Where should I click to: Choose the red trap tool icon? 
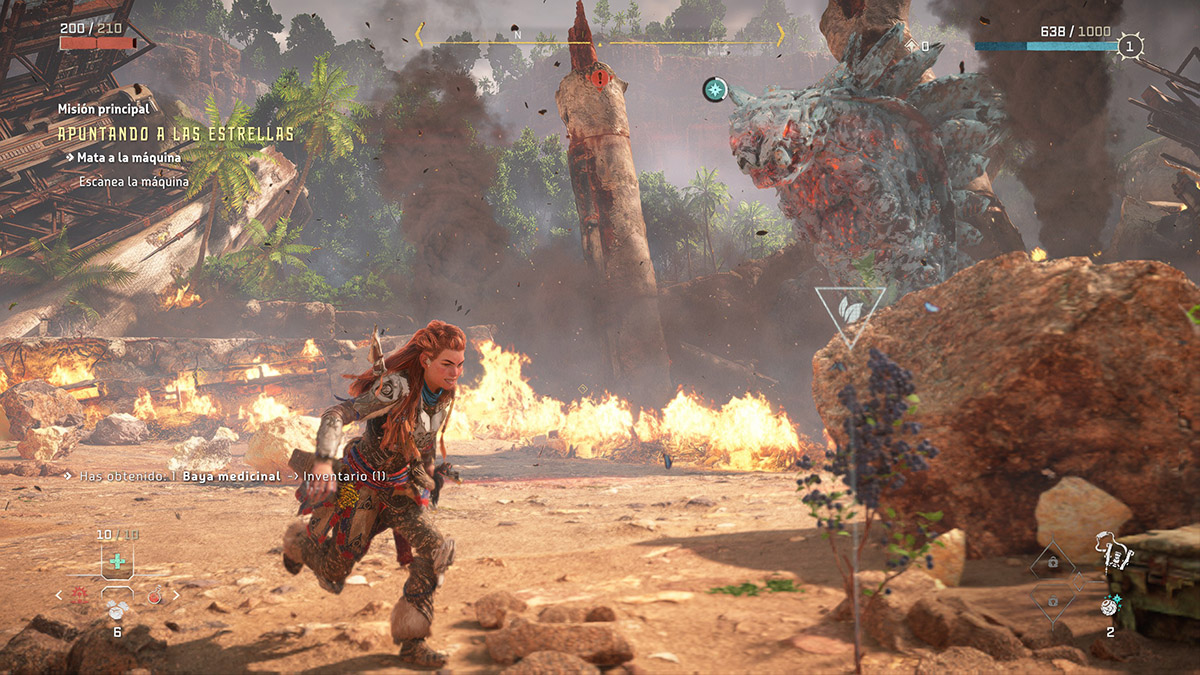point(79,596)
